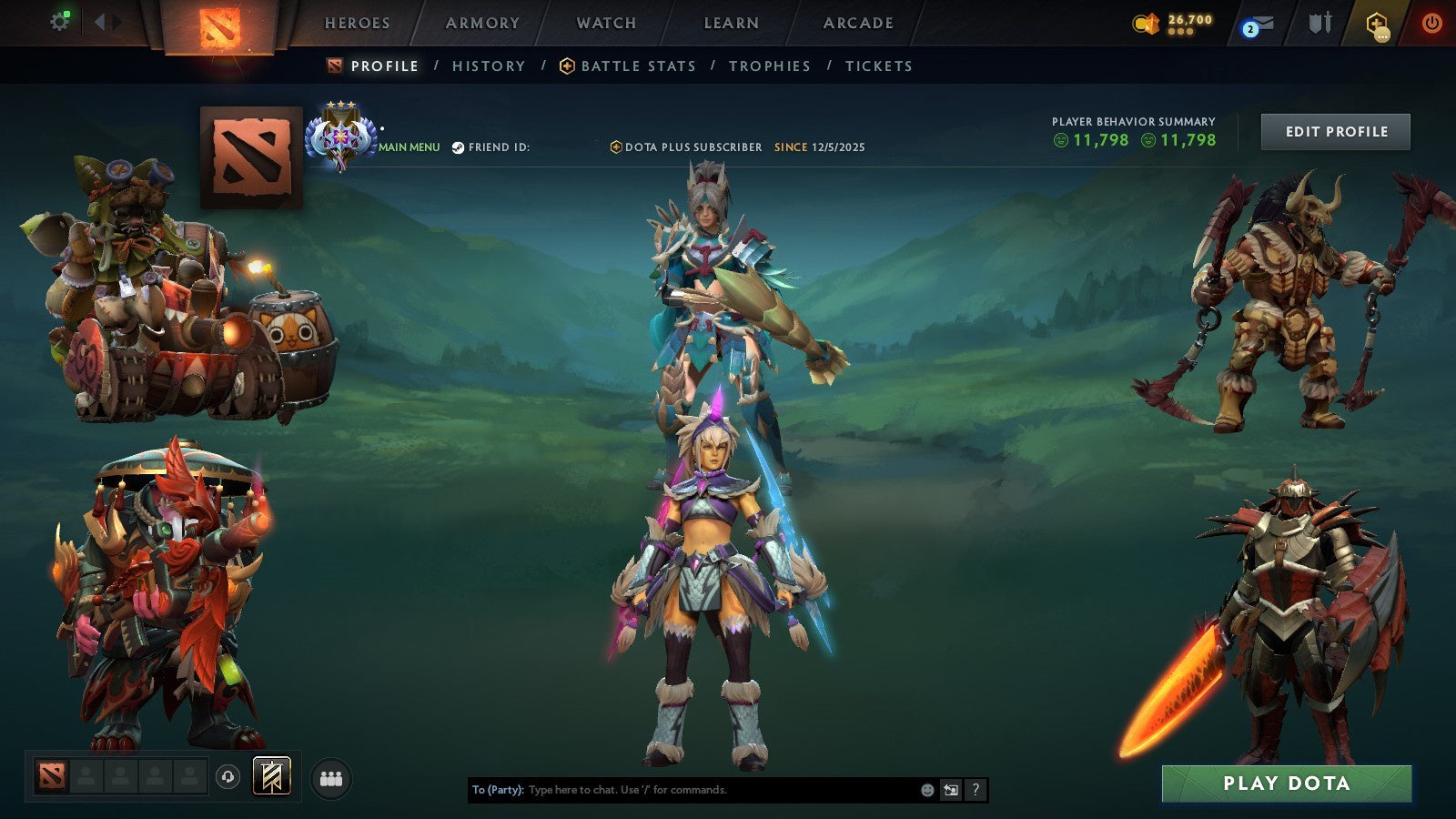Click the chat wheel icon beside the emoticon
The image size is (1456, 819).
[x=950, y=791]
